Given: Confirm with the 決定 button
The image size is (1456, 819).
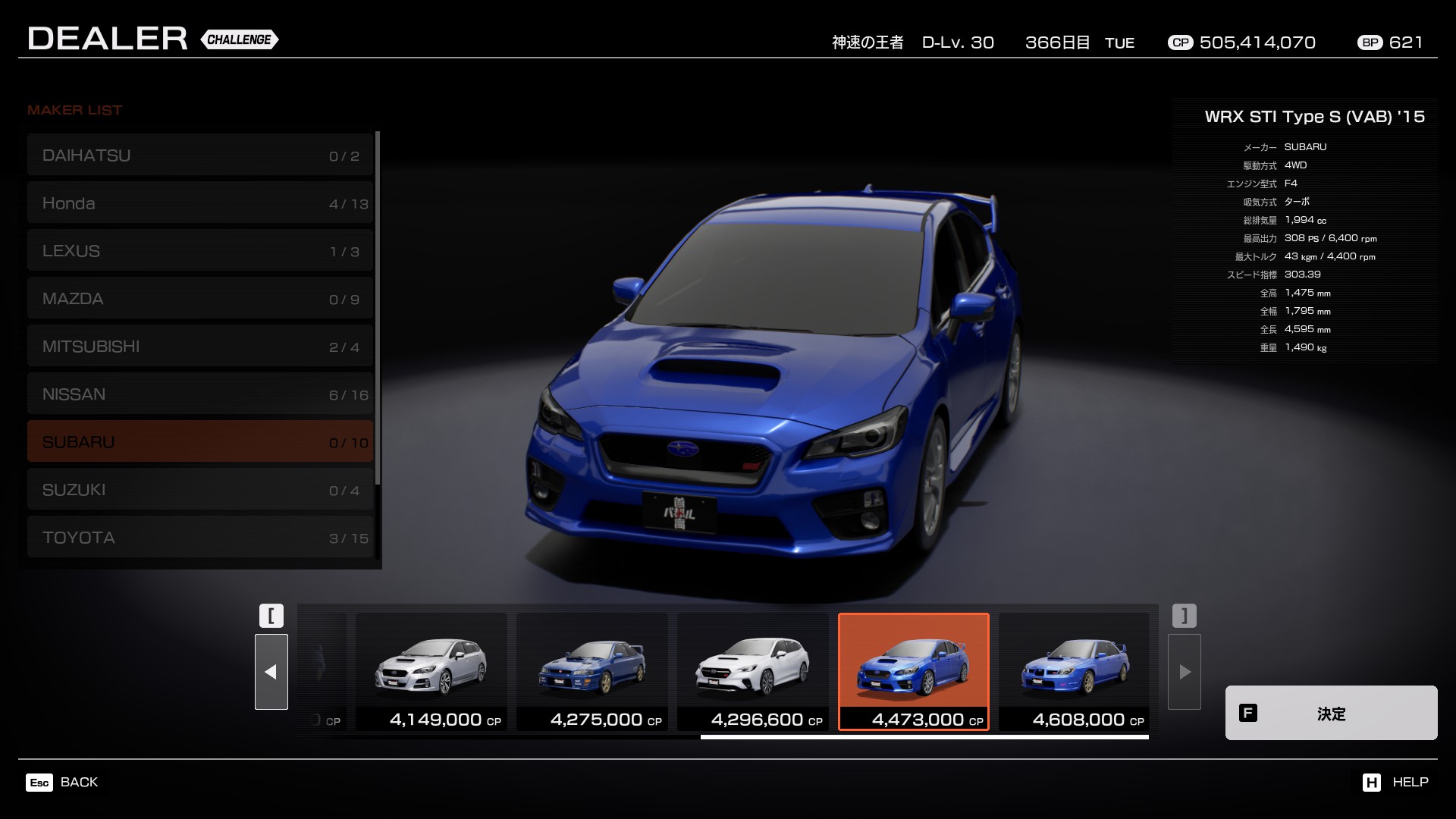Looking at the screenshot, I should point(1331,713).
